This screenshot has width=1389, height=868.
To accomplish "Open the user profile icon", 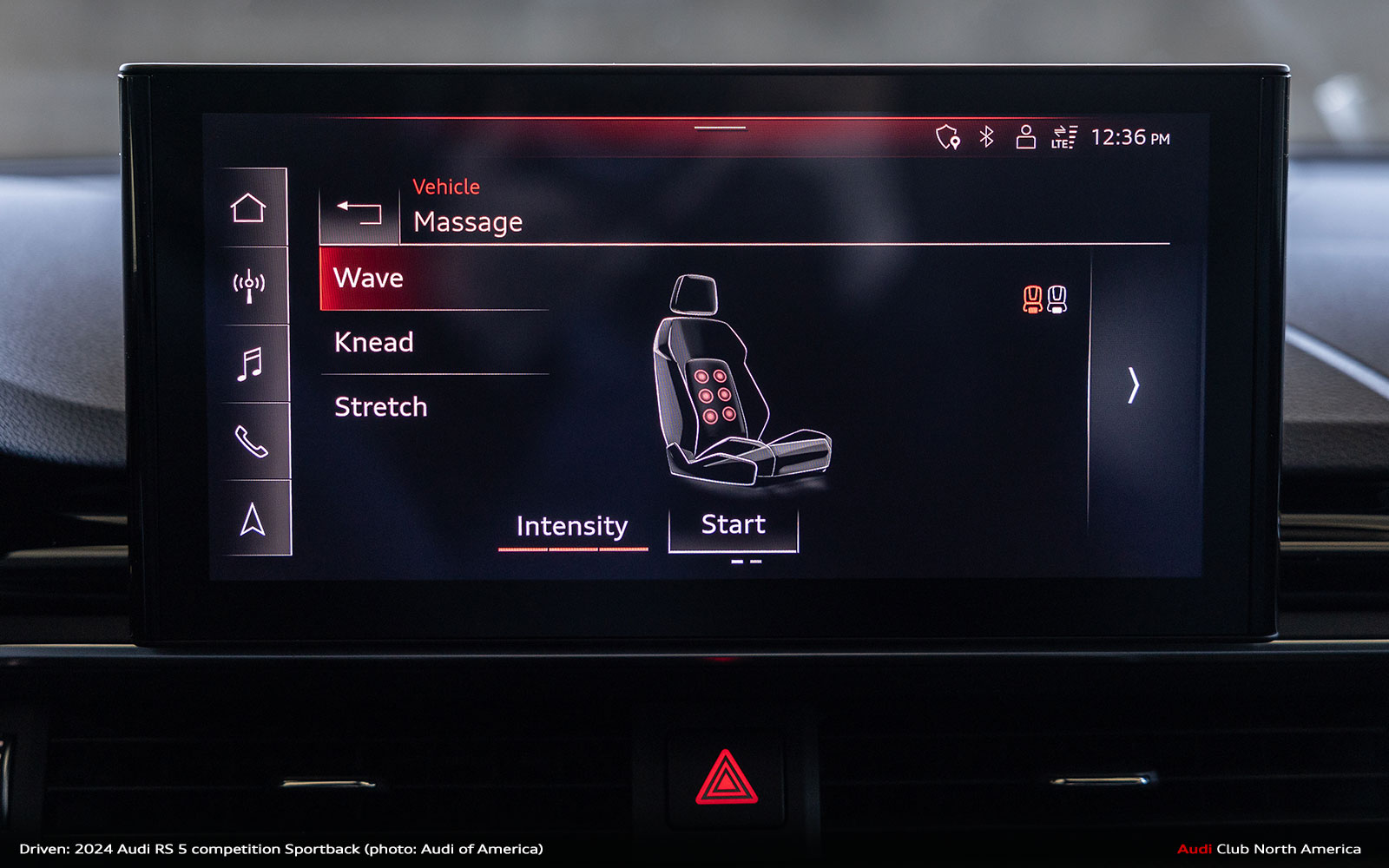I will 1026,137.
